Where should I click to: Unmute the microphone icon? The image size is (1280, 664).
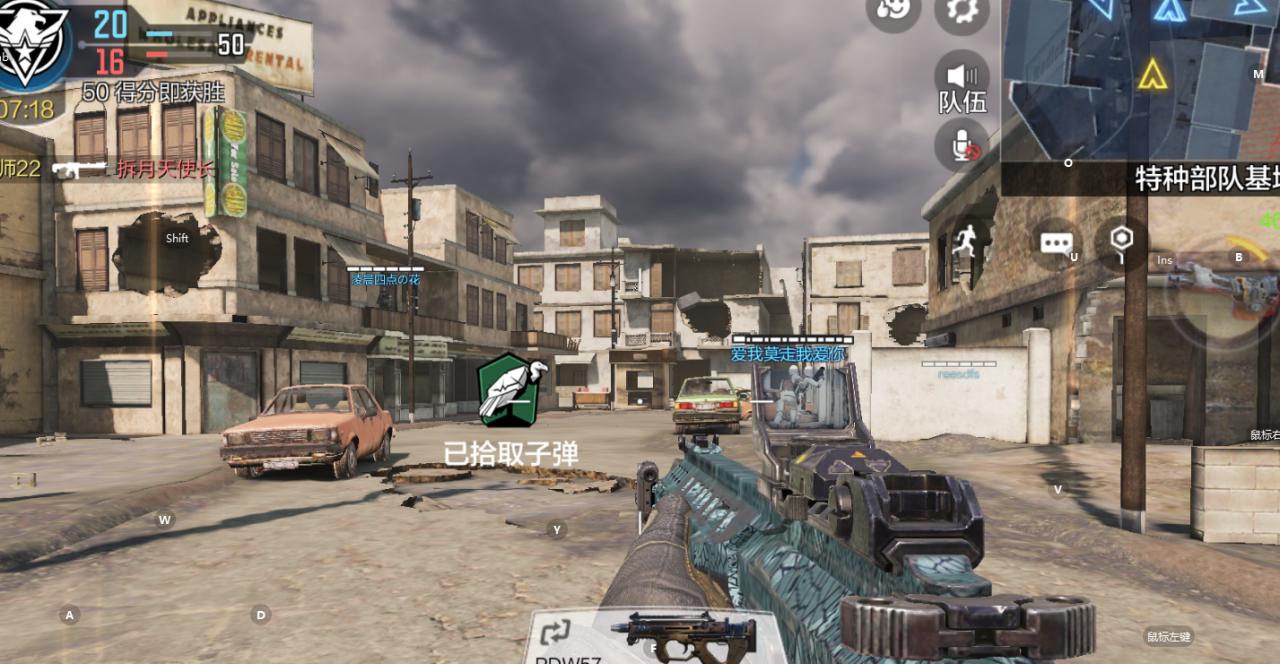coord(962,146)
